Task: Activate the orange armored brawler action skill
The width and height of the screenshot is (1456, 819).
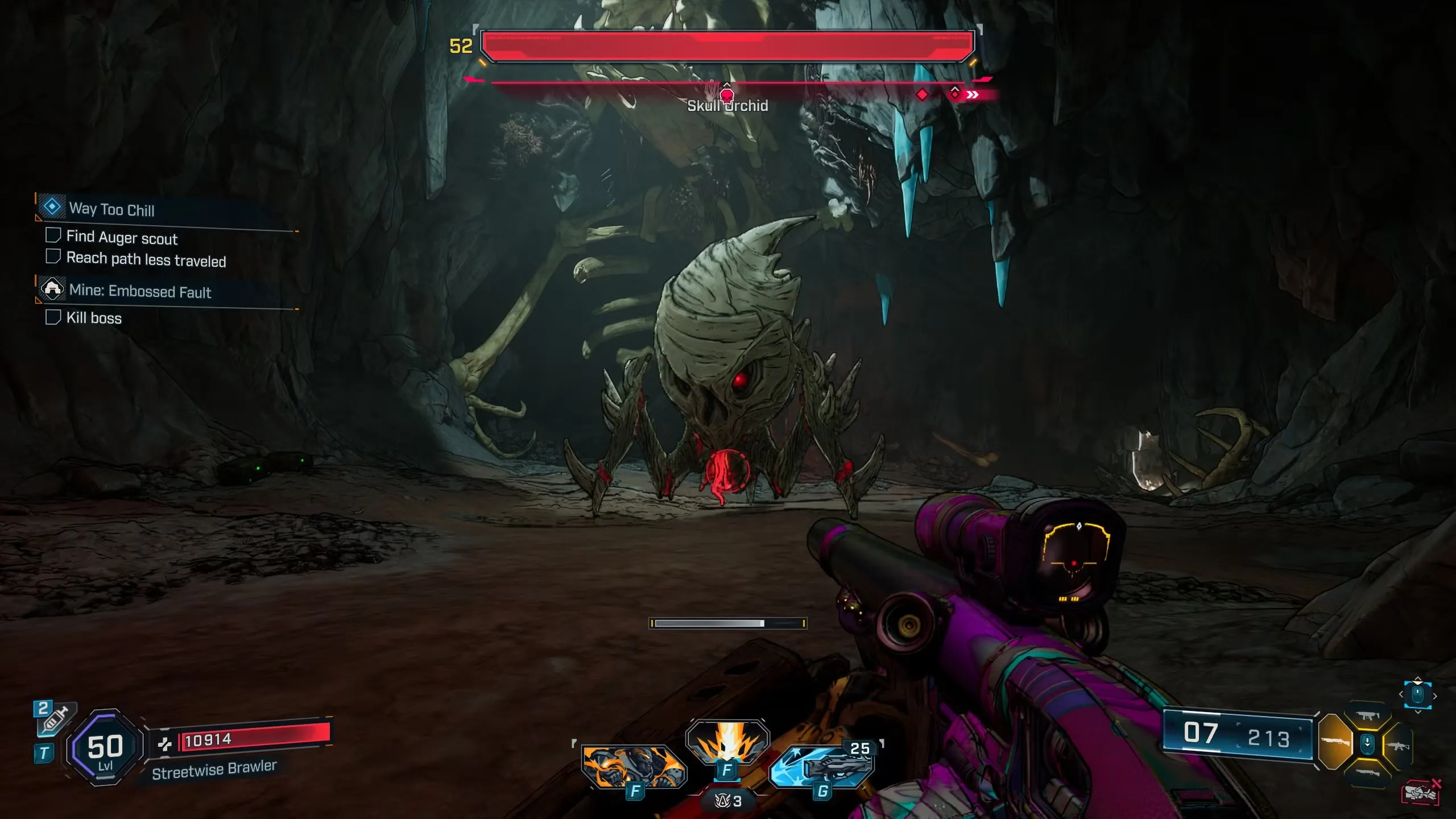Action: tap(634, 766)
